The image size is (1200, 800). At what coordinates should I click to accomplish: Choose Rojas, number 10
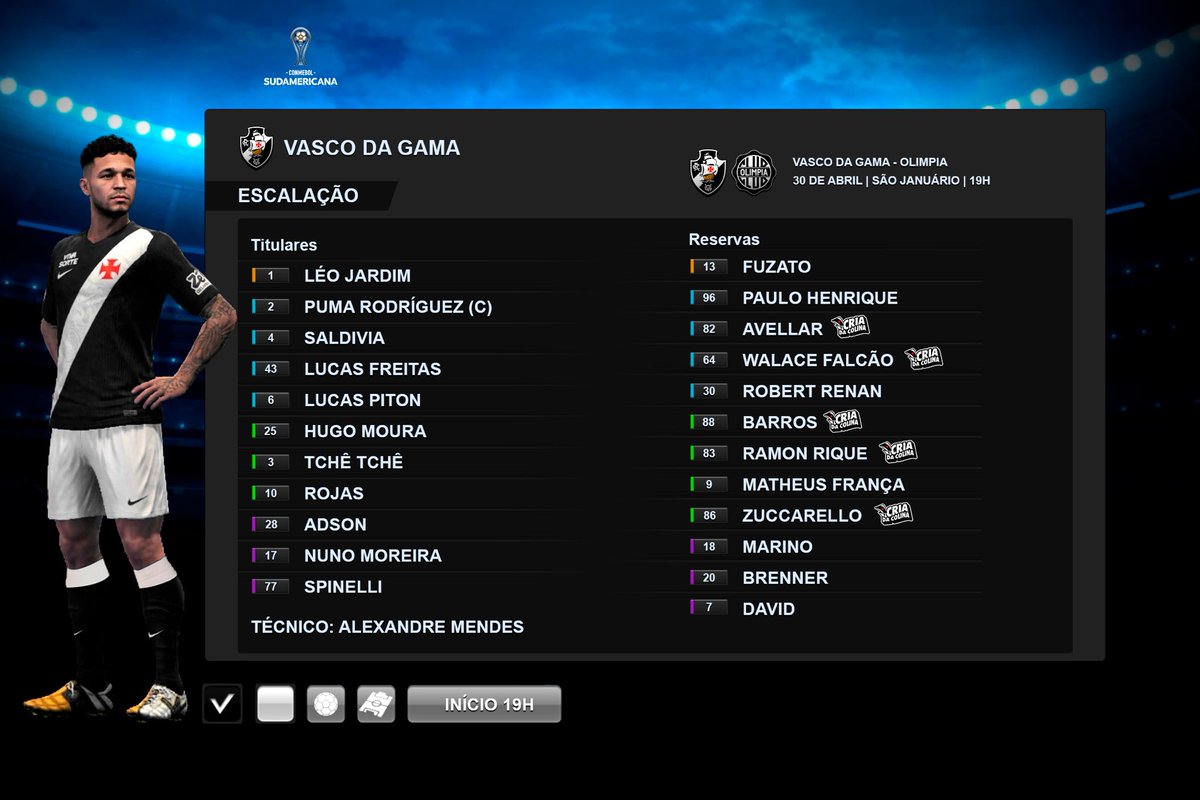click(334, 493)
